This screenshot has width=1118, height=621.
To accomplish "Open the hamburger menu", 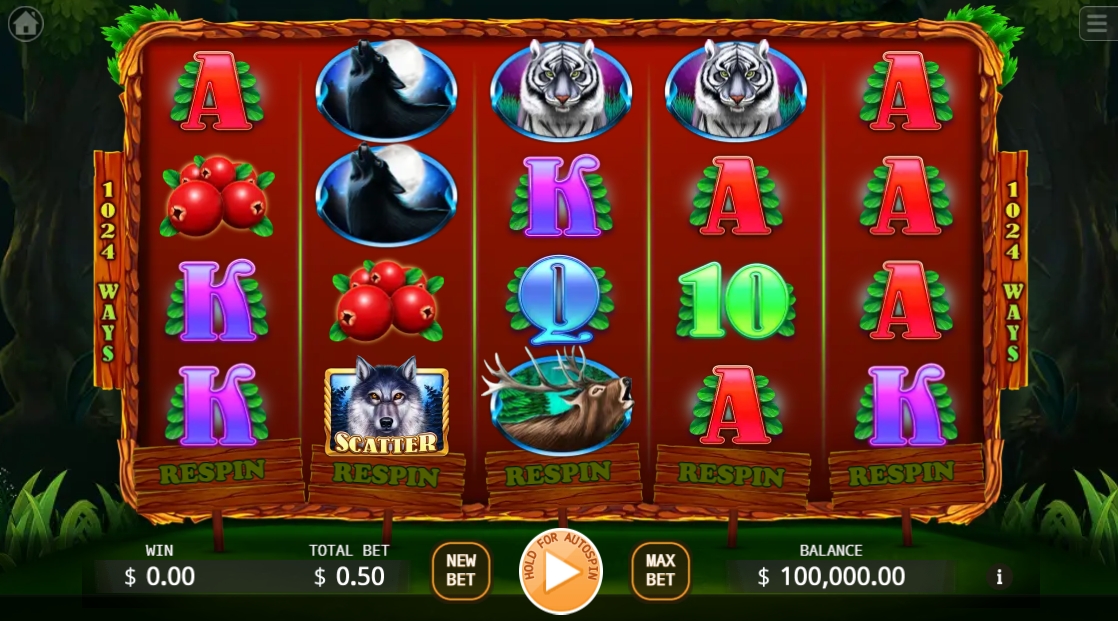I will pyautogui.click(x=1098, y=23).
